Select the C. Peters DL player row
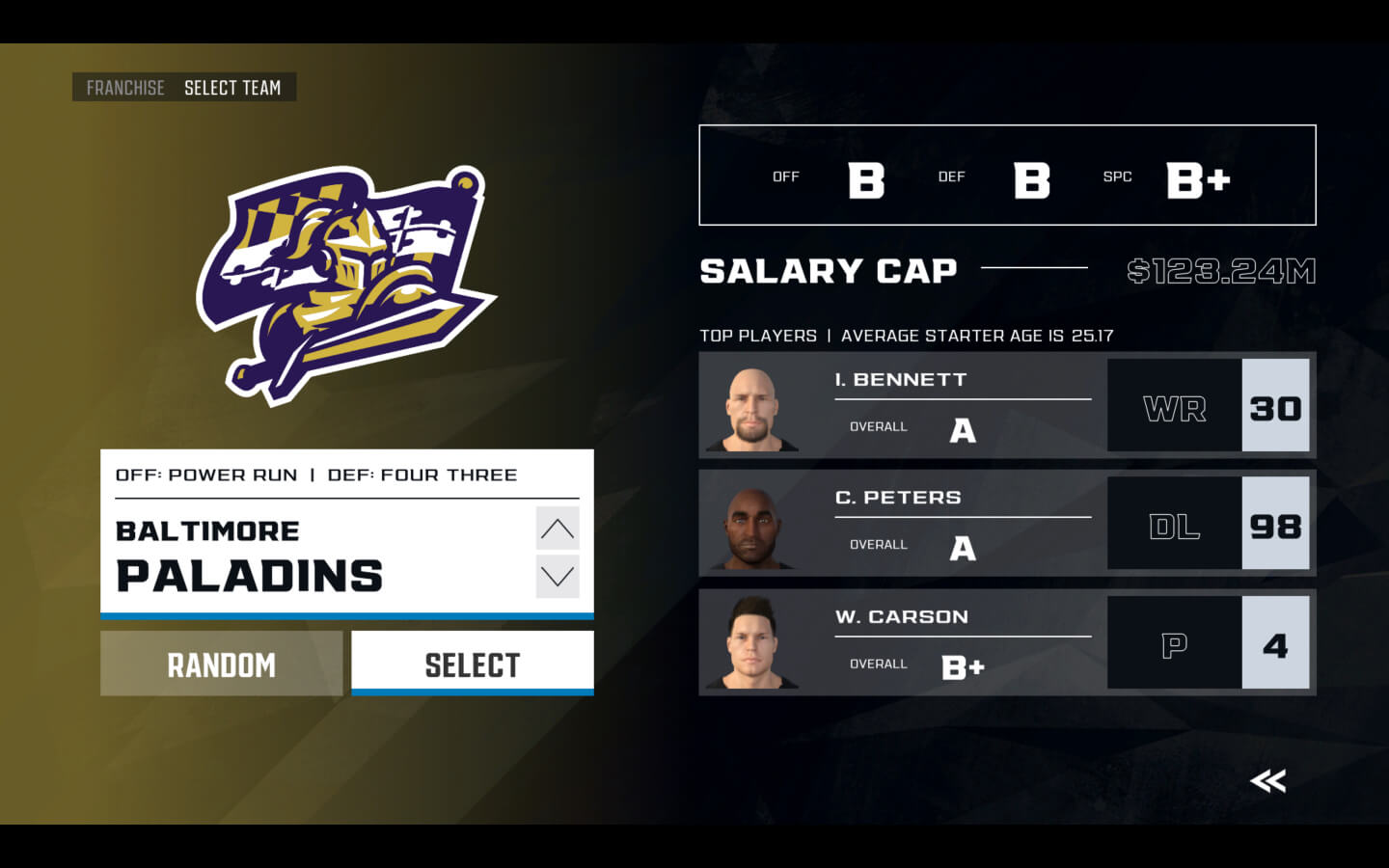The width and height of the screenshot is (1389, 868). pos(1006,524)
